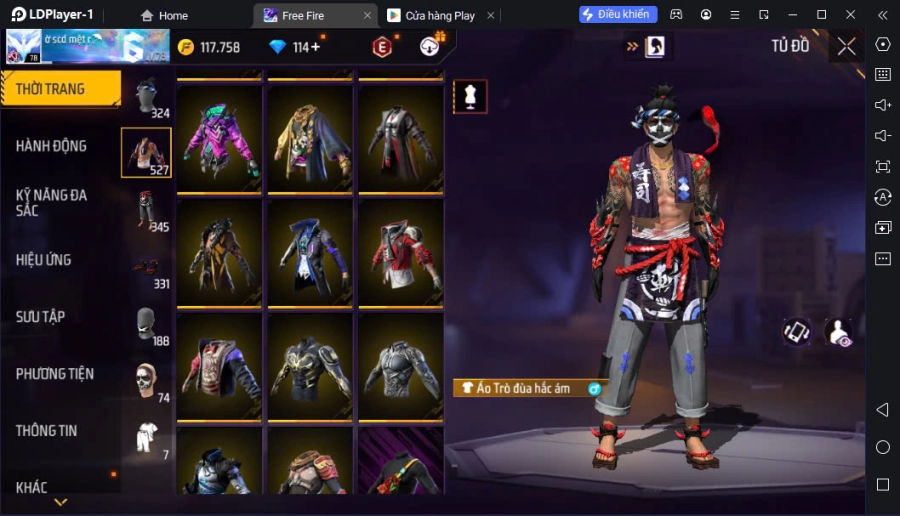Screen dimensions: 900x516
Task: Choose the tops subcategory with 527 items
Action: click(146, 153)
